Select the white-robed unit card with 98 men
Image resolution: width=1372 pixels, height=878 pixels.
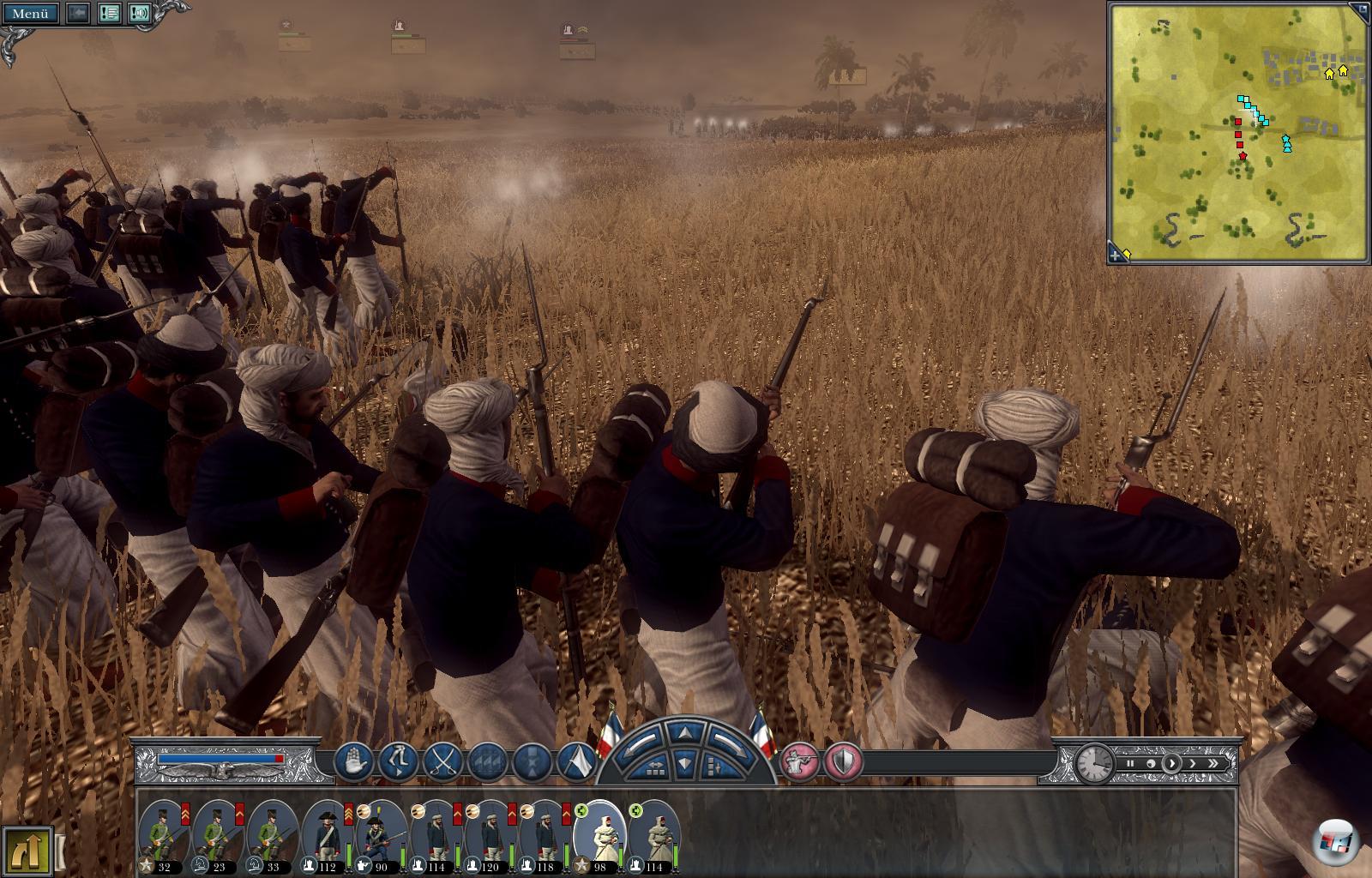(598, 836)
